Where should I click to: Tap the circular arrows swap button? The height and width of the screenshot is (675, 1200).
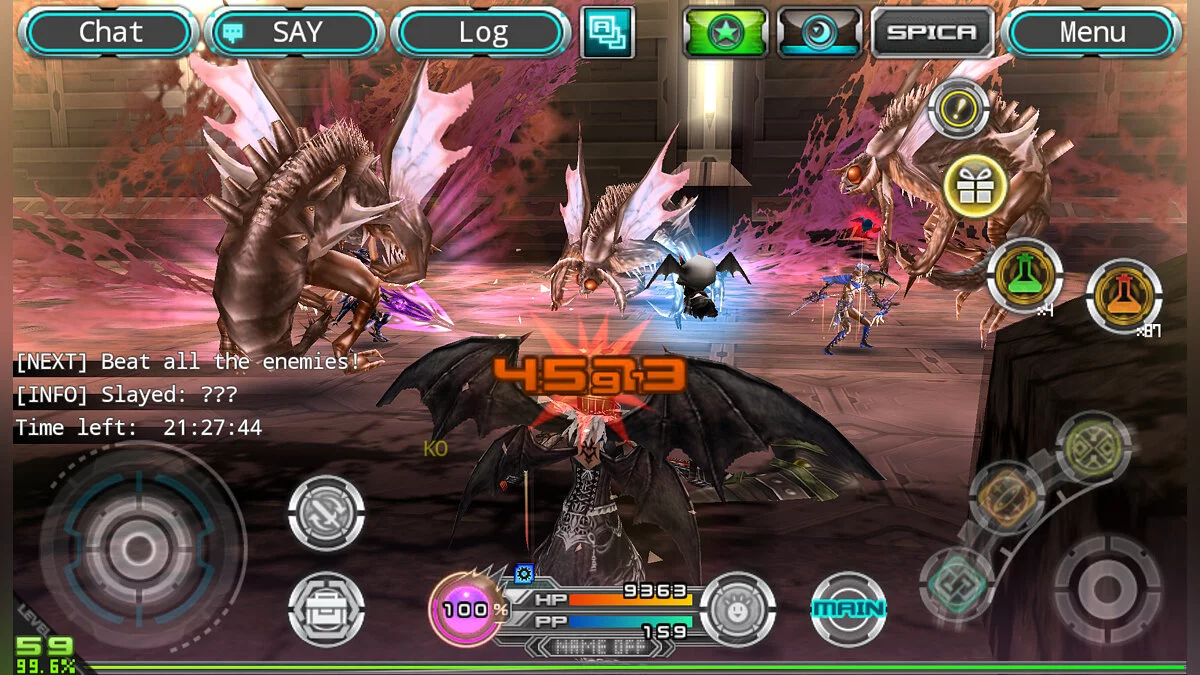click(326, 513)
